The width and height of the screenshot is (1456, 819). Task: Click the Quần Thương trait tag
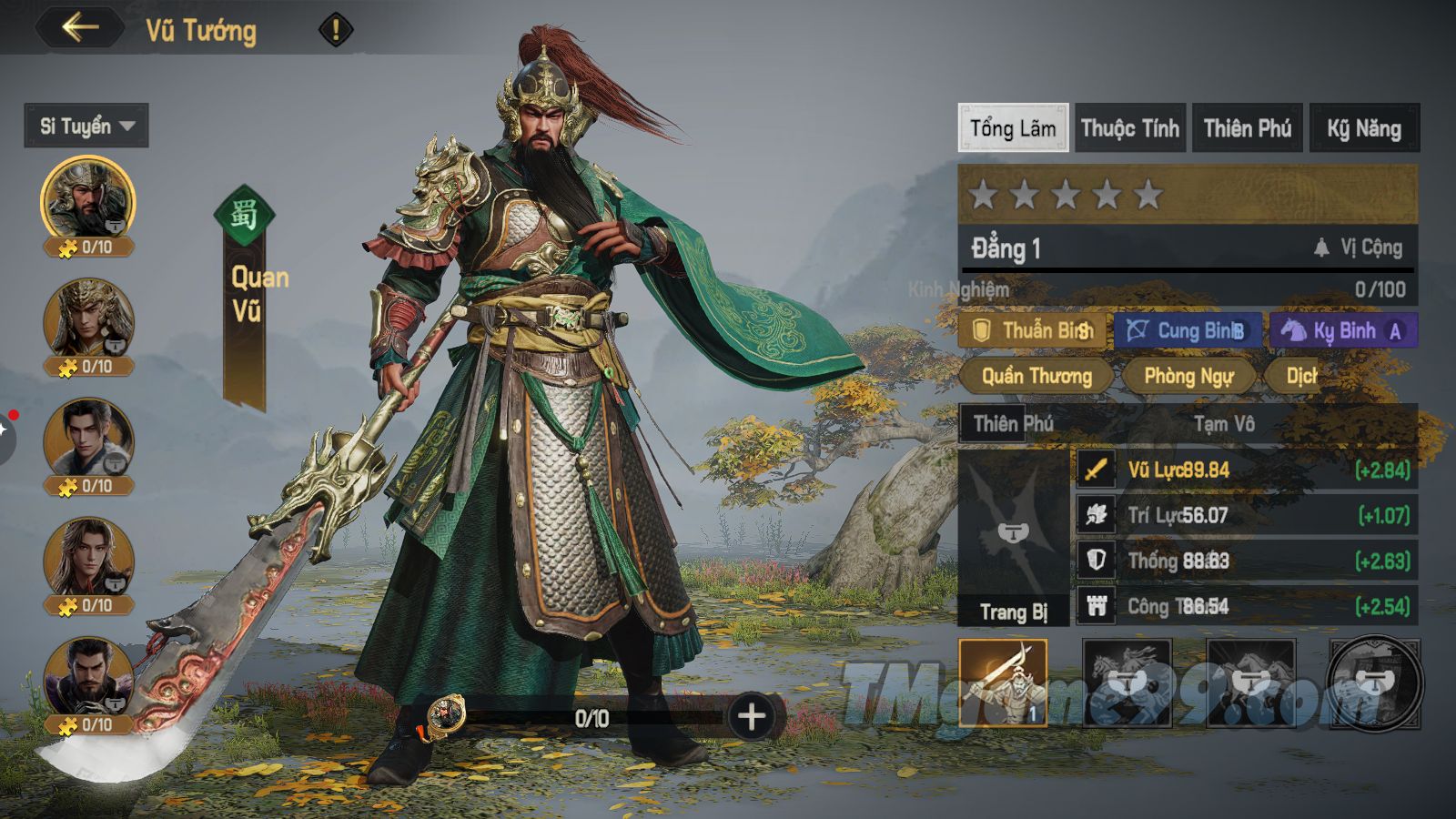(1036, 376)
